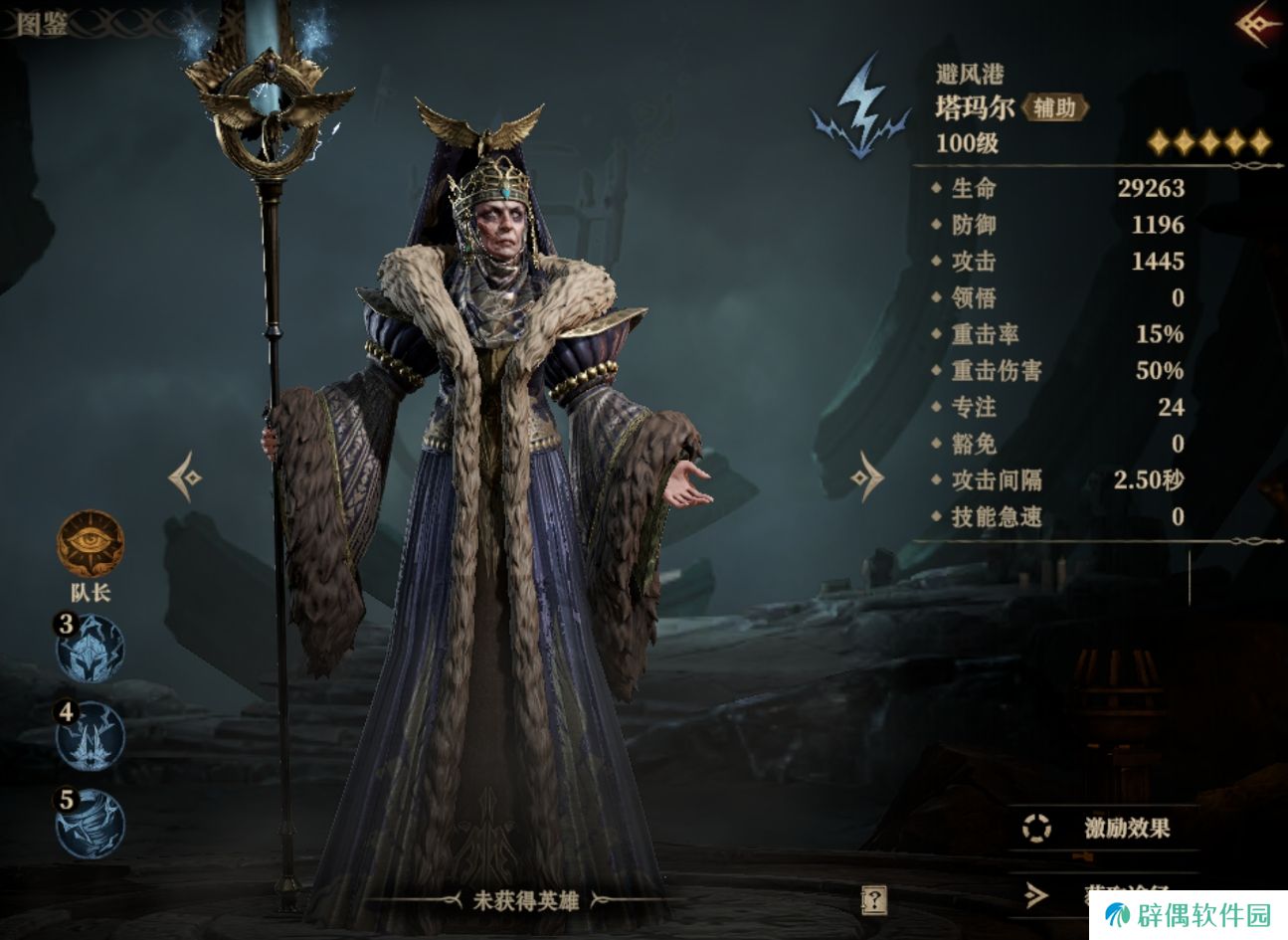The height and width of the screenshot is (940, 1288).
Task: Select the eye-shaped 队长 leader skill
Action: 90,543
